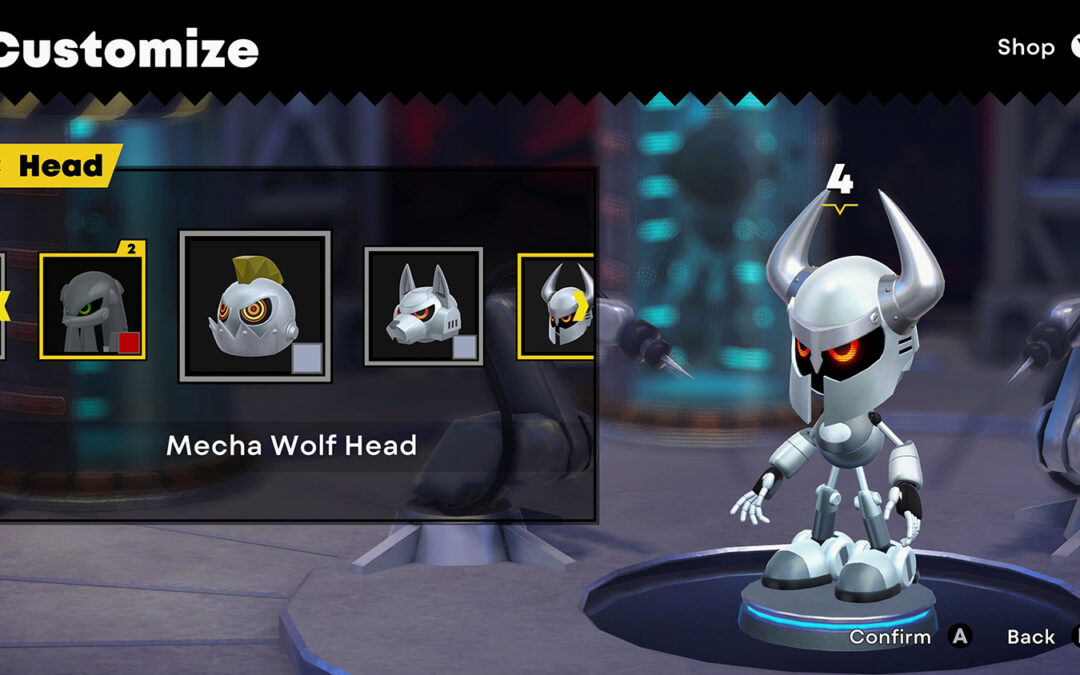Go Back from Customize screen

pos(1031,636)
